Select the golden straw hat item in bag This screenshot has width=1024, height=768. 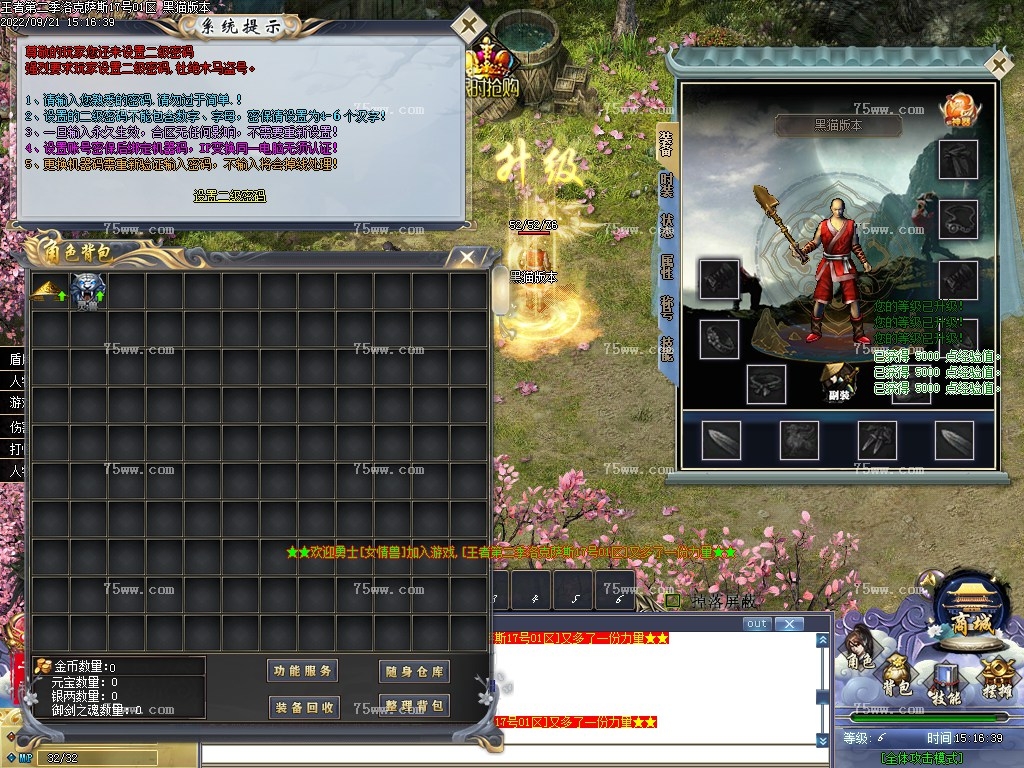pos(49,291)
